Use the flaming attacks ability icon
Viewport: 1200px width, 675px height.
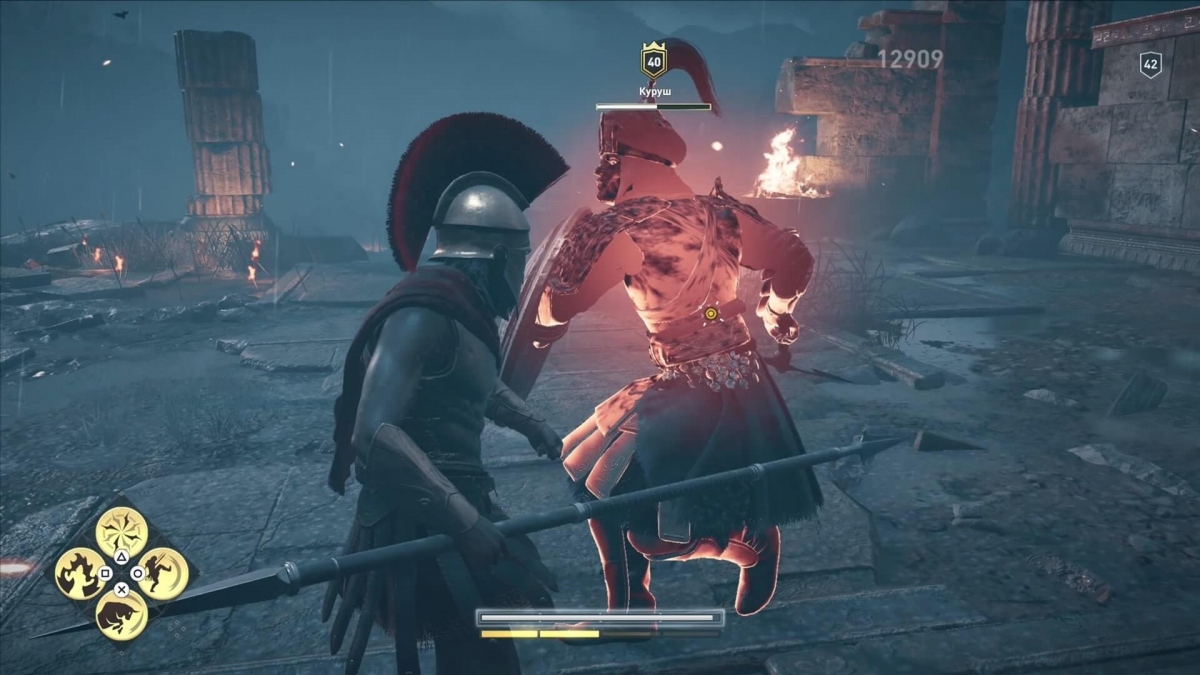[x=80, y=574]
